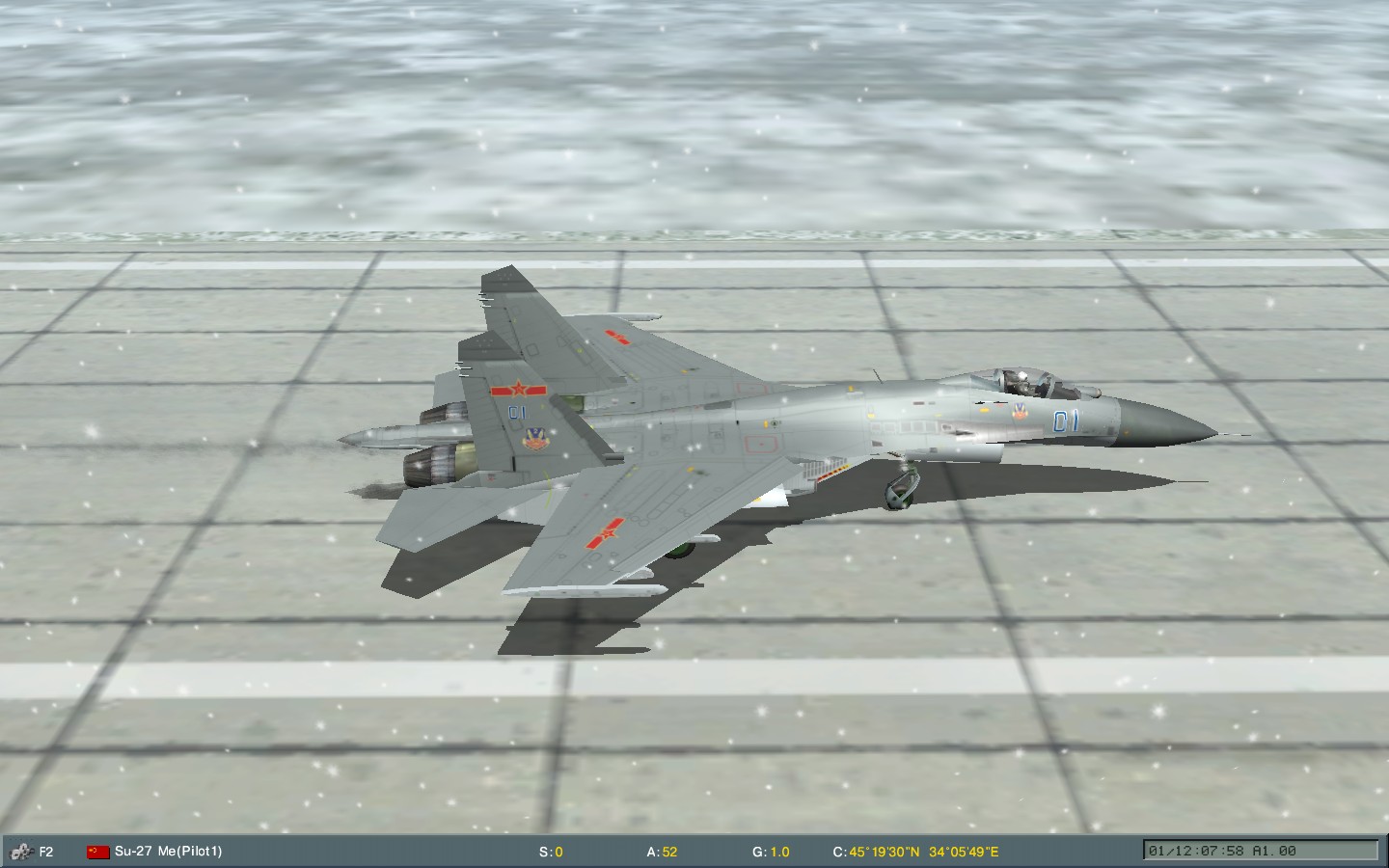1389x868 pixels.
Task: Click the nose landing gear wheel
Action: point(901,494)
